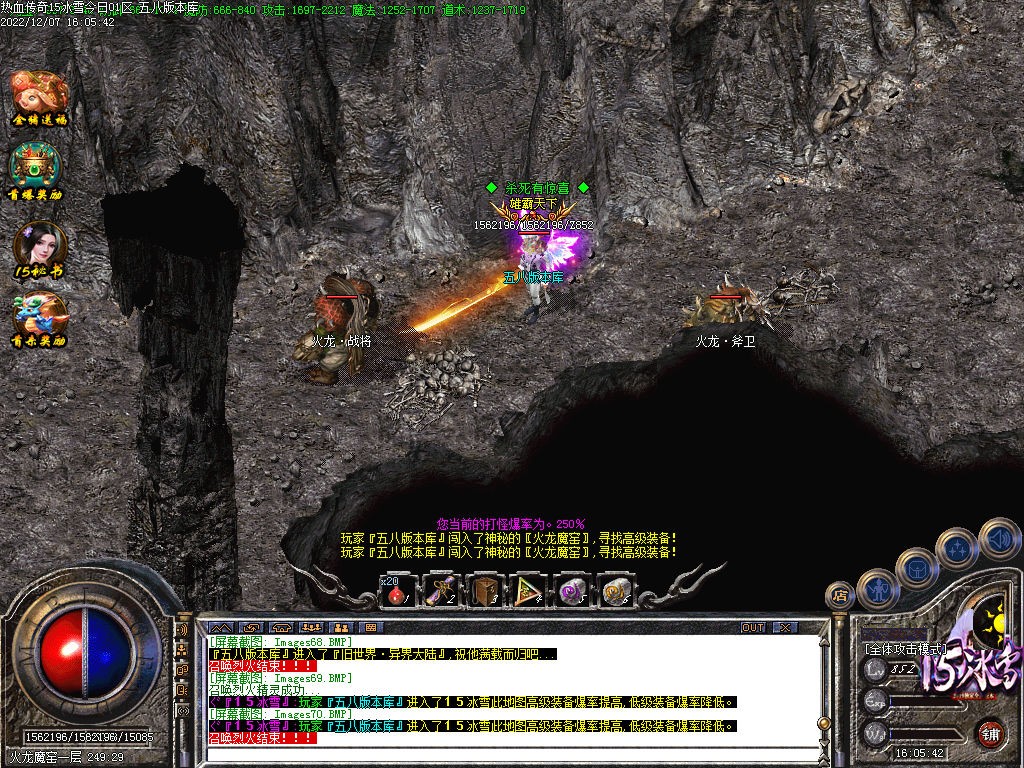Open the 首杀奖励 dragon reward icon
The height and width of the screenshot is (768, 1024).
pos(38,318)
